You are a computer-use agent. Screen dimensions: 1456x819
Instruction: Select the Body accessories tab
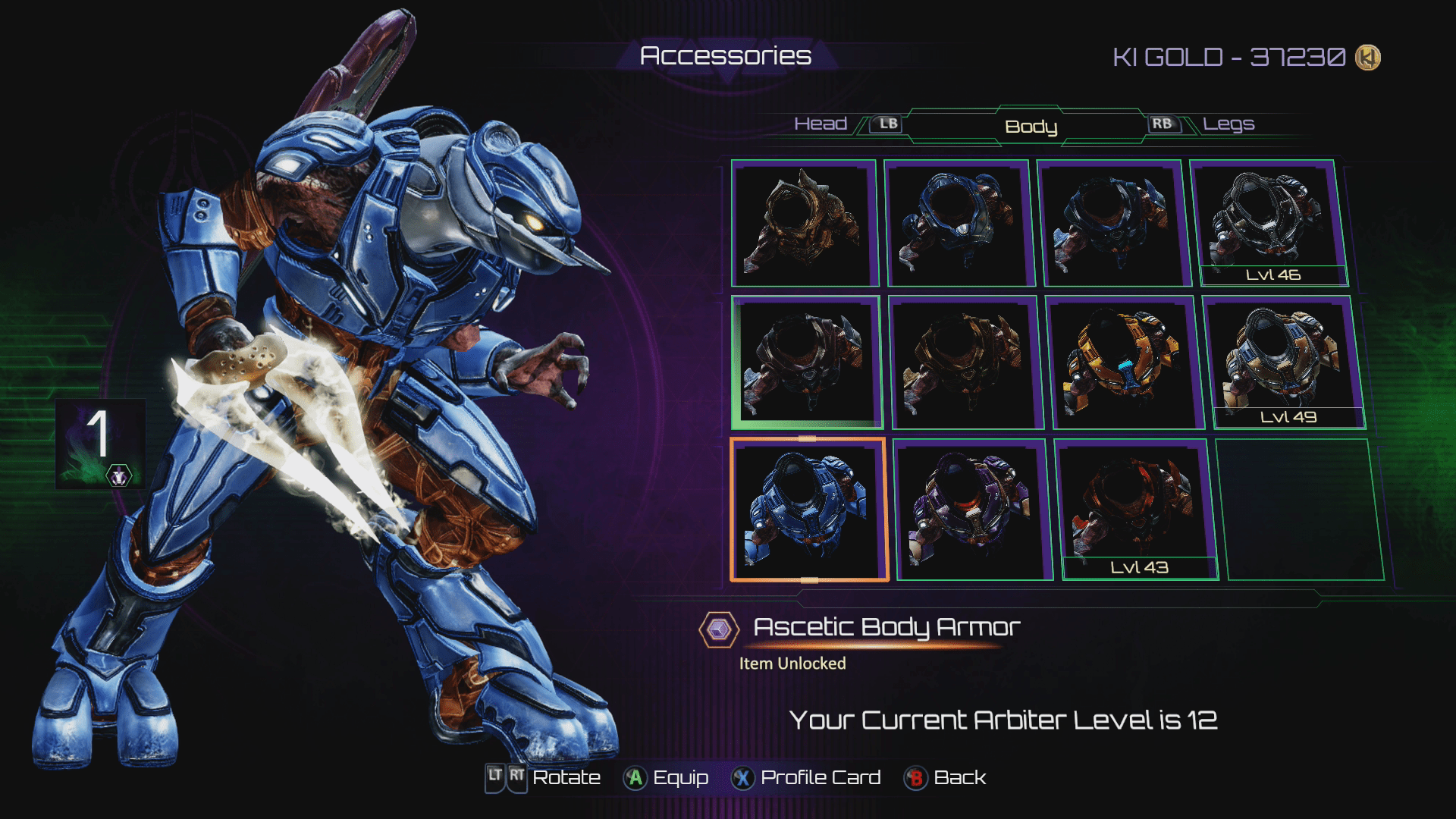[x=1031, y=127]
